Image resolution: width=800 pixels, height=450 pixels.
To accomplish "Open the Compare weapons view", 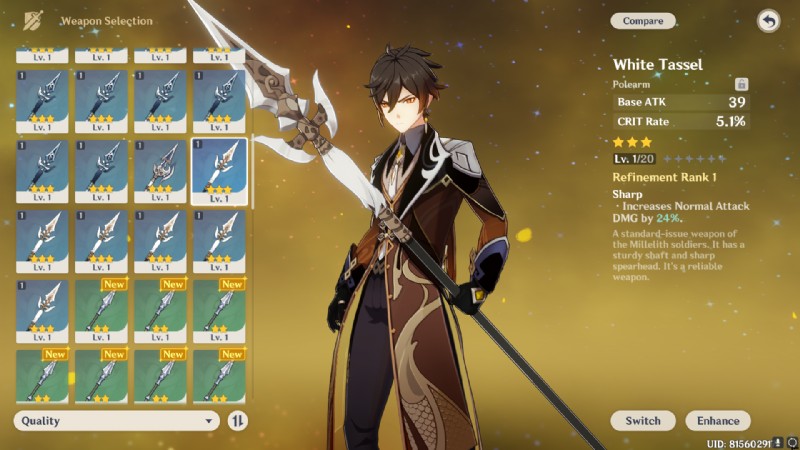I will click(x=643, y=21).
